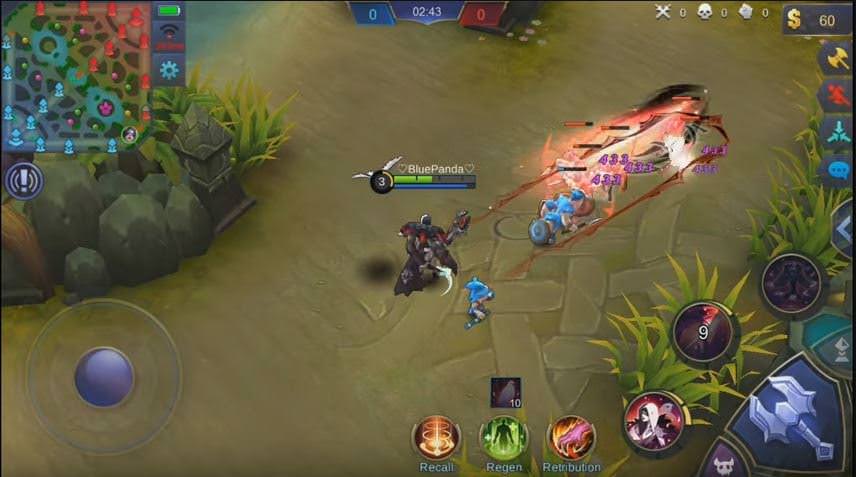The height and width of the screenshot is (477, 856).
Task: Send the gather arrows quick command
Action: coord(836,132)
